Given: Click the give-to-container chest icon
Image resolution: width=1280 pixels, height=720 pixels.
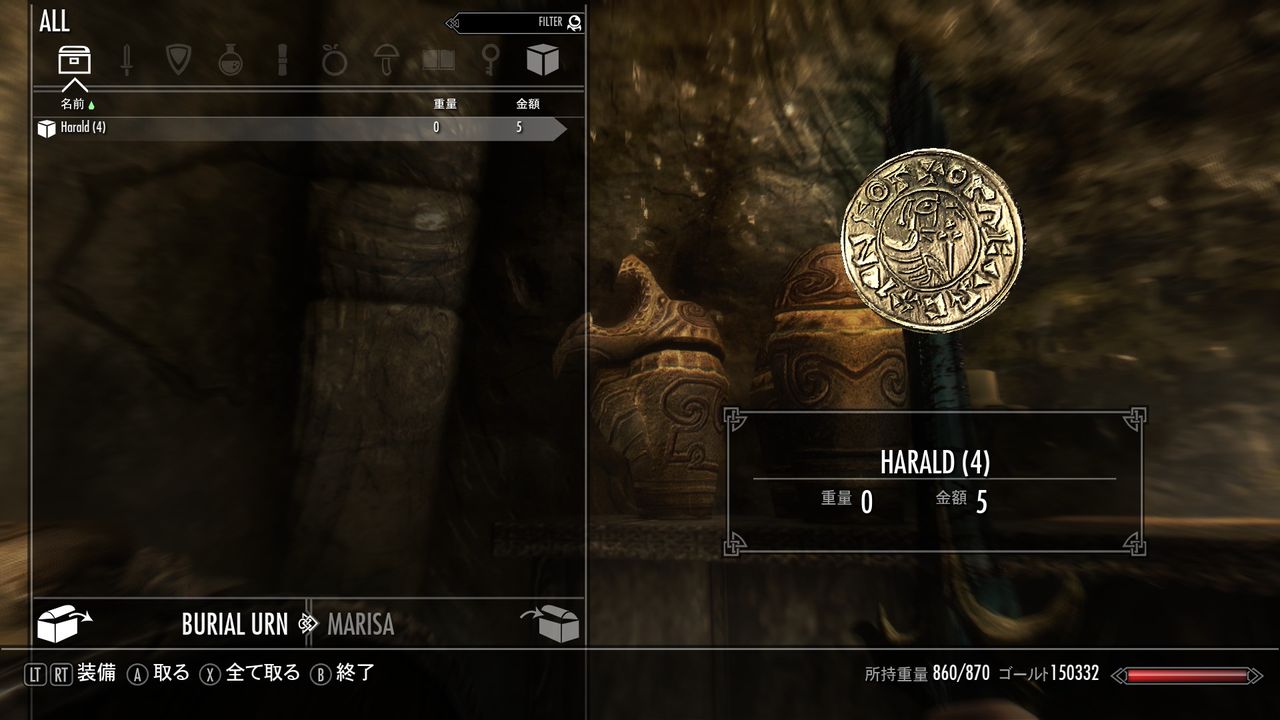Looking at the screenshot, I should 553,622.
